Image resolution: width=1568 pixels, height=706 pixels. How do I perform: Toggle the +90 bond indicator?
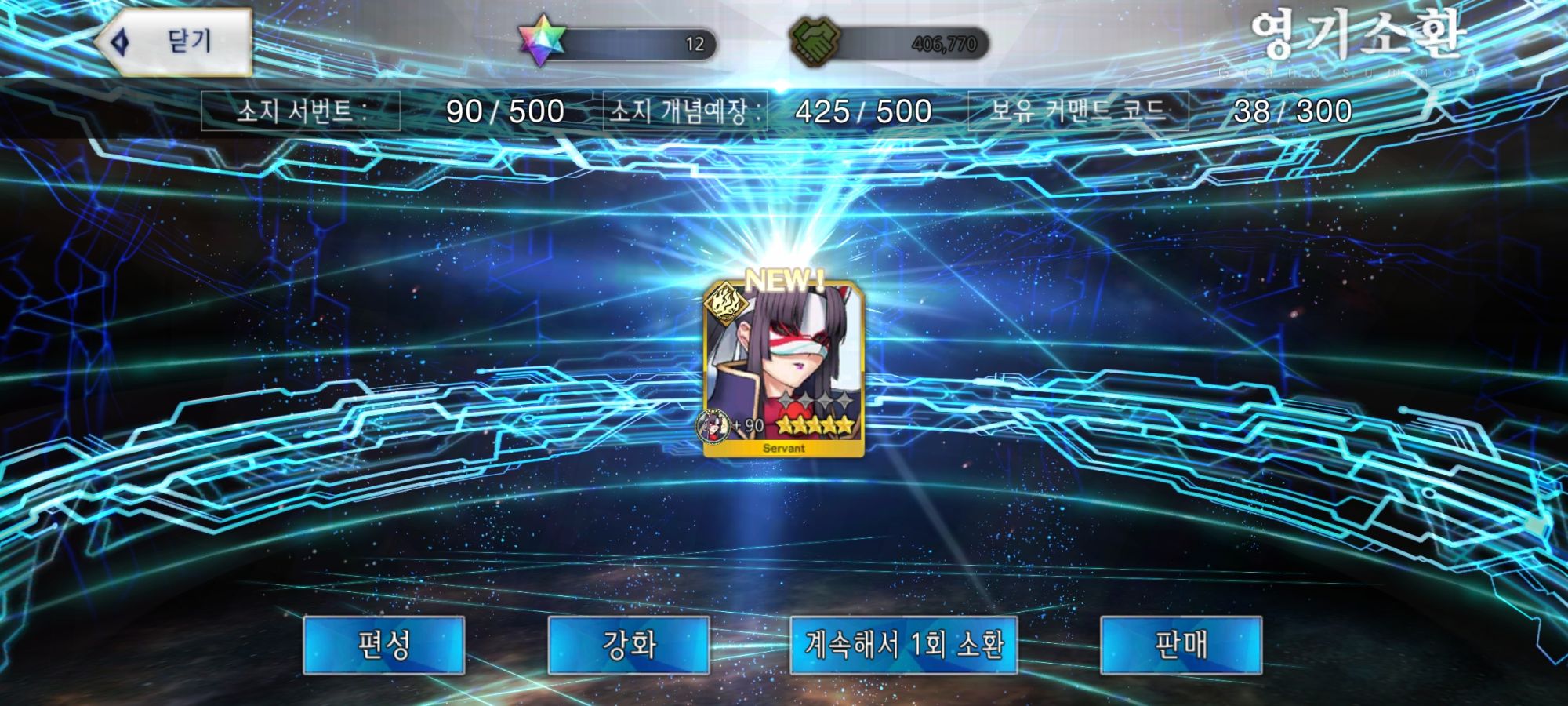click(x=748, y=425)
